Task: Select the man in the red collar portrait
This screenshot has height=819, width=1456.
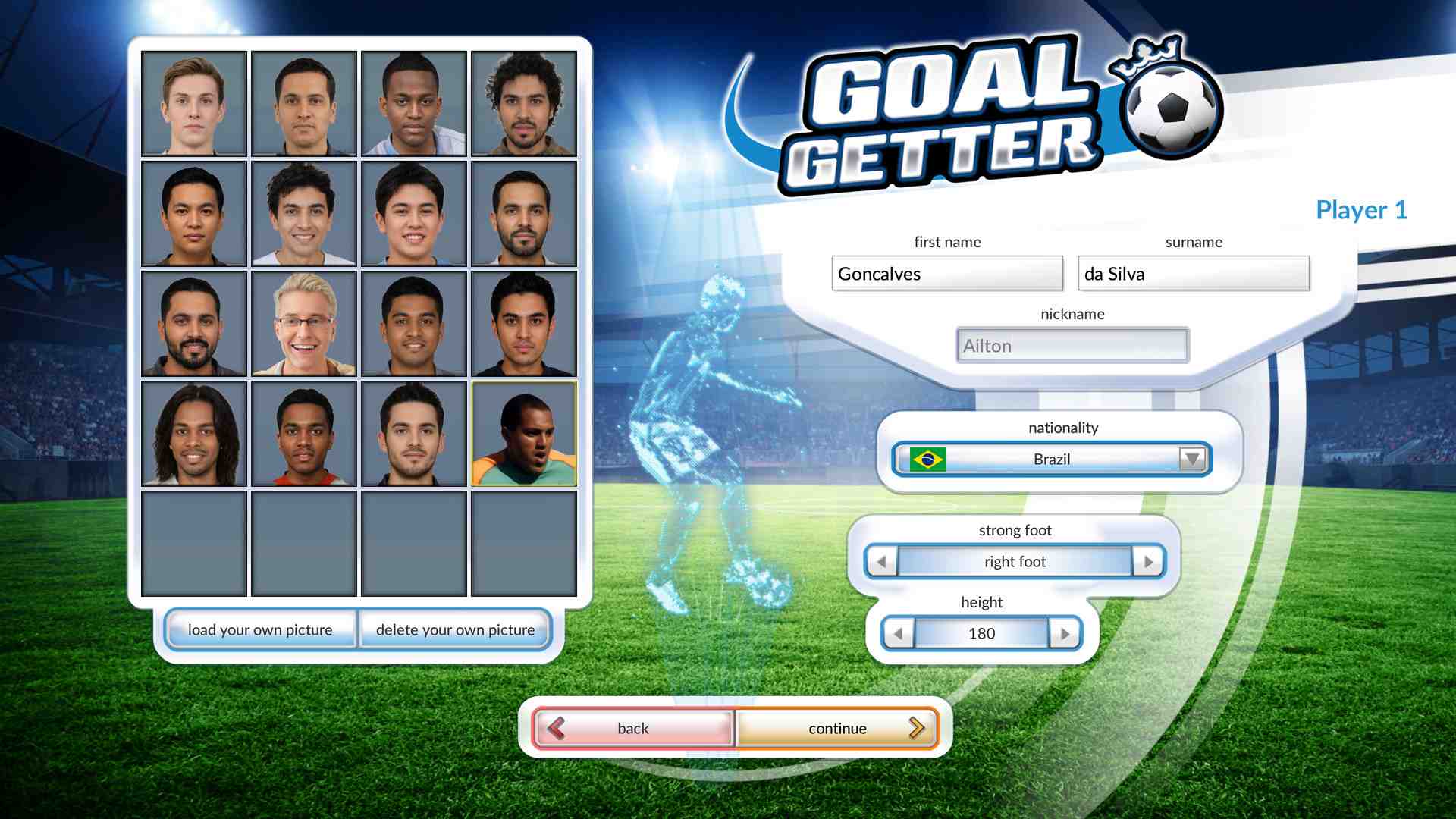Action: coord(304,434)
